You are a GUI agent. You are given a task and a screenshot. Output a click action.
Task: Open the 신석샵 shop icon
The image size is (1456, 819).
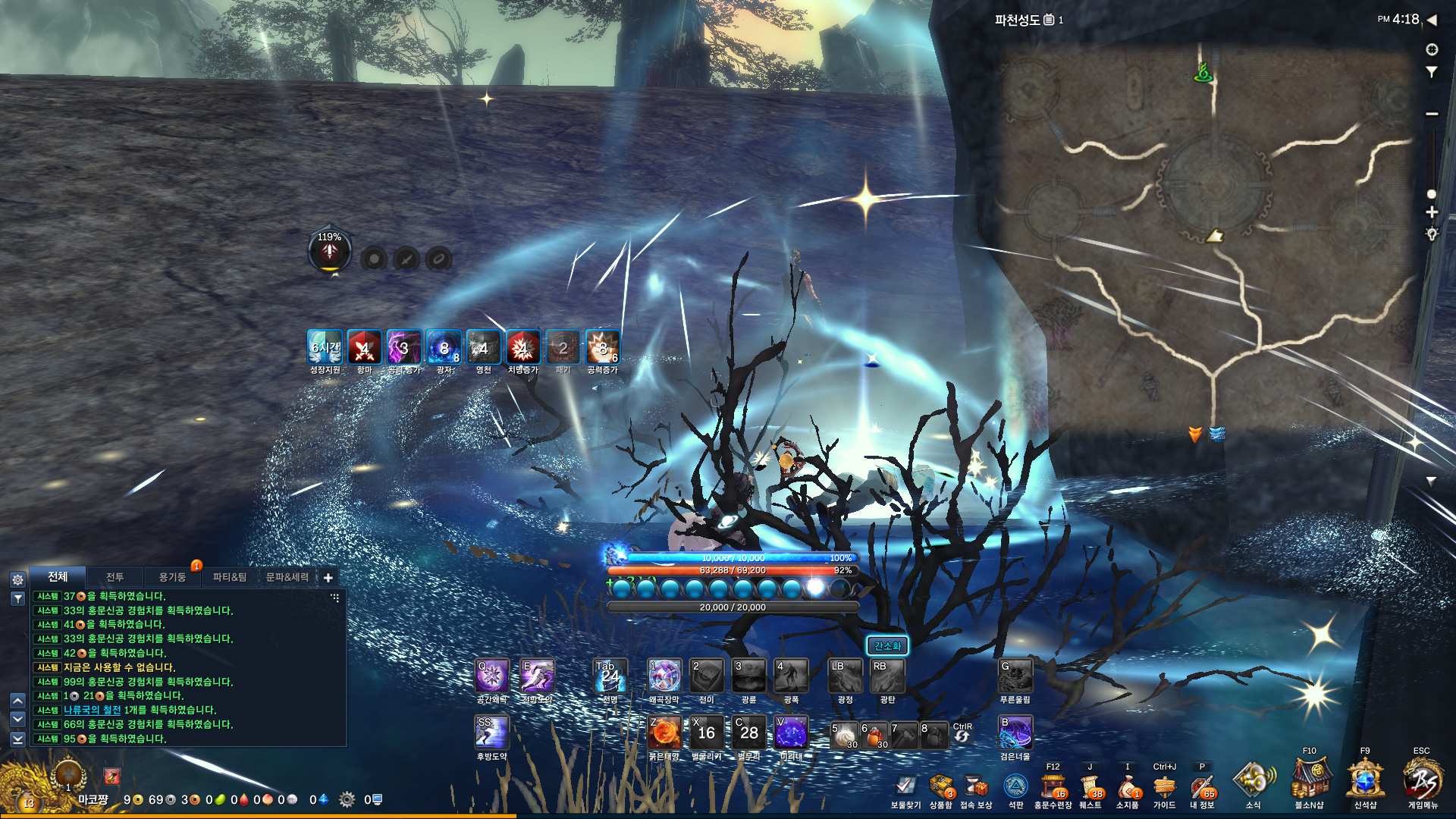pos(1365,780)
